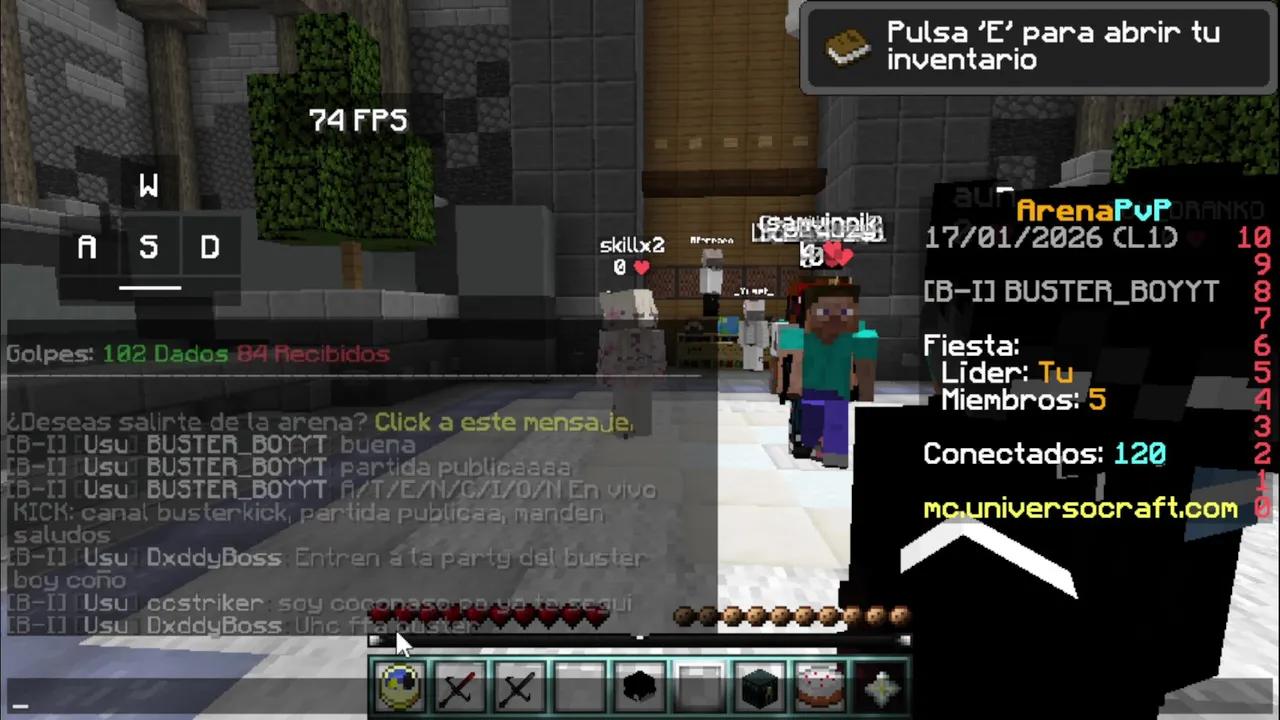Click the 'Conectados: 120' scoreboard entry
This screenshot has height=720, width=1280.
pos(1044,453)
